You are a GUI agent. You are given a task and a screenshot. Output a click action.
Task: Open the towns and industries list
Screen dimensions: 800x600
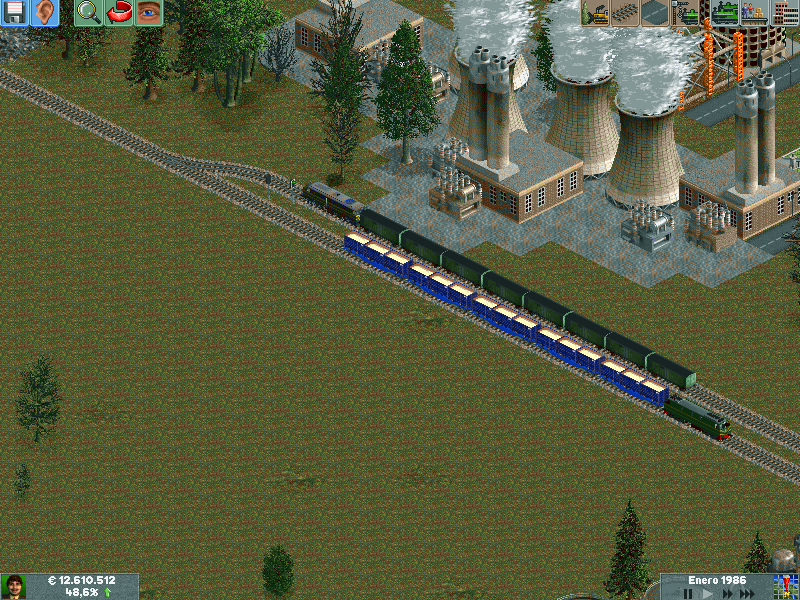[x=785, y=13]
